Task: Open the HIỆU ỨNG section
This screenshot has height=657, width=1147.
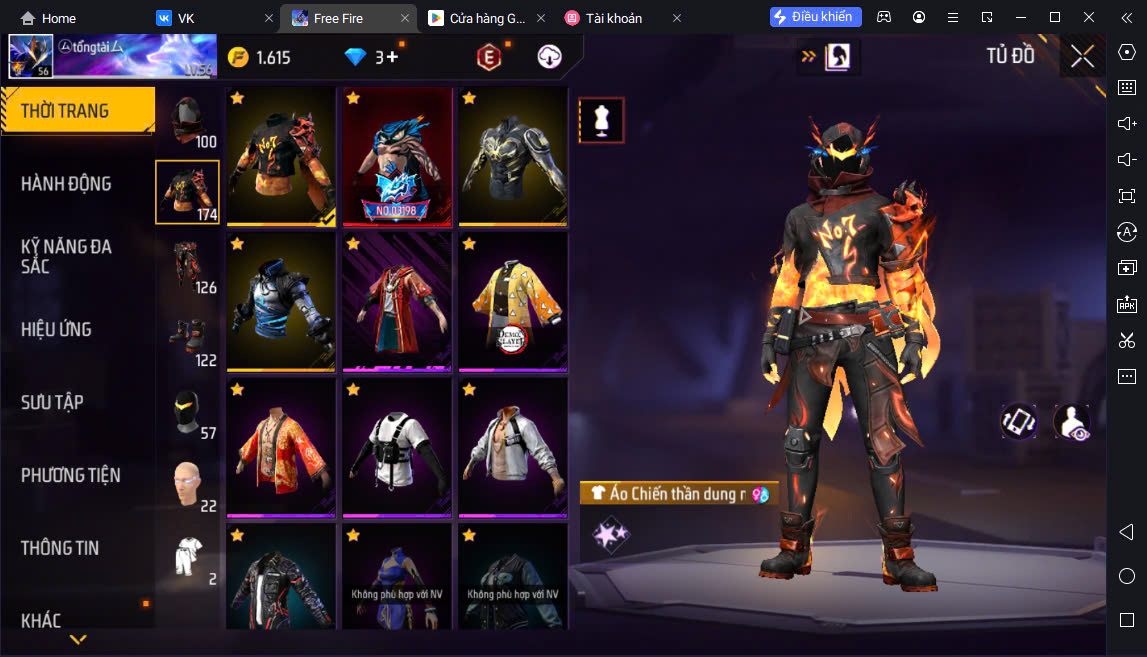Action: pos(56,329)
